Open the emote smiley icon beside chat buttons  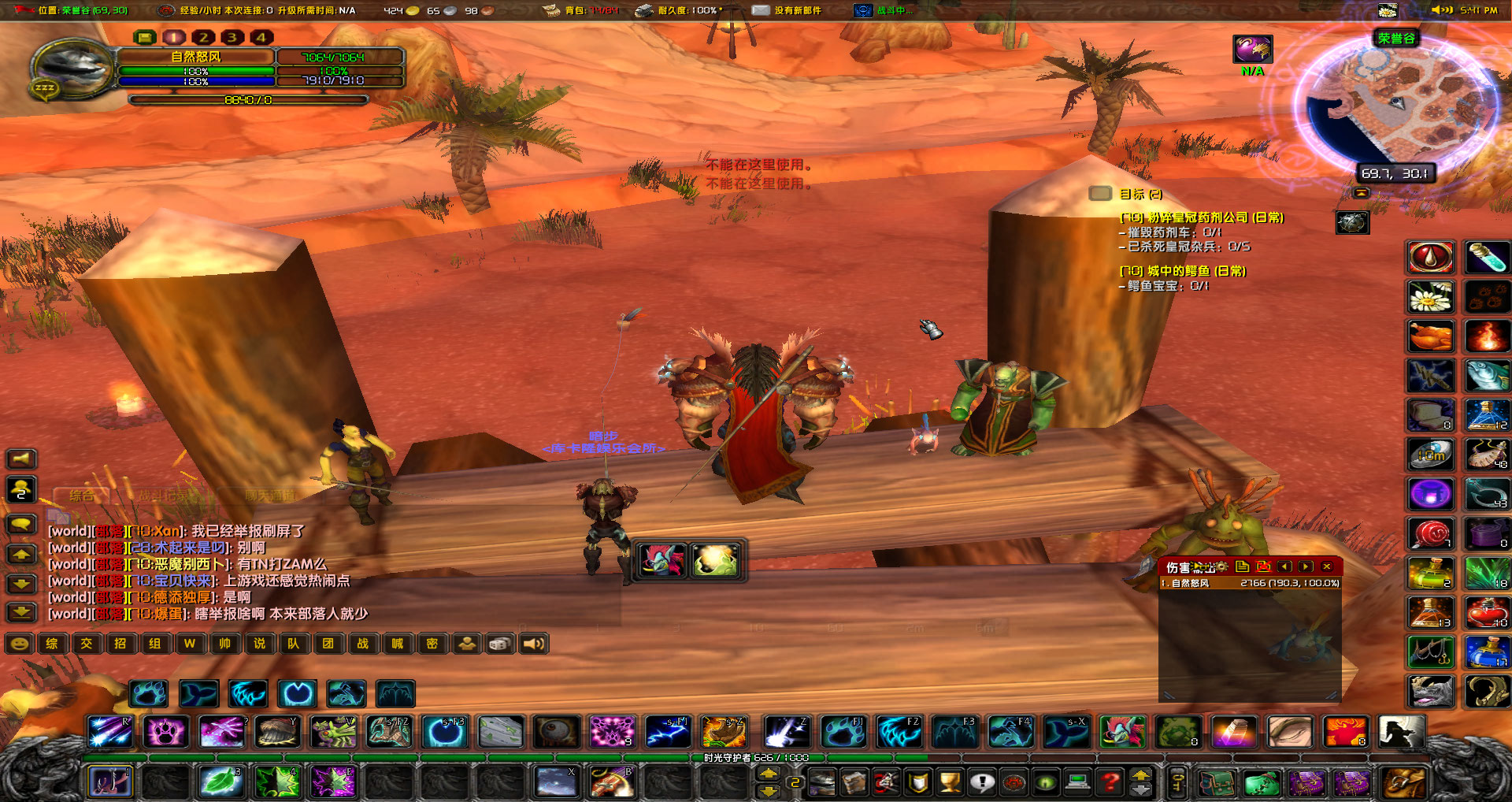tap(18, 644)
